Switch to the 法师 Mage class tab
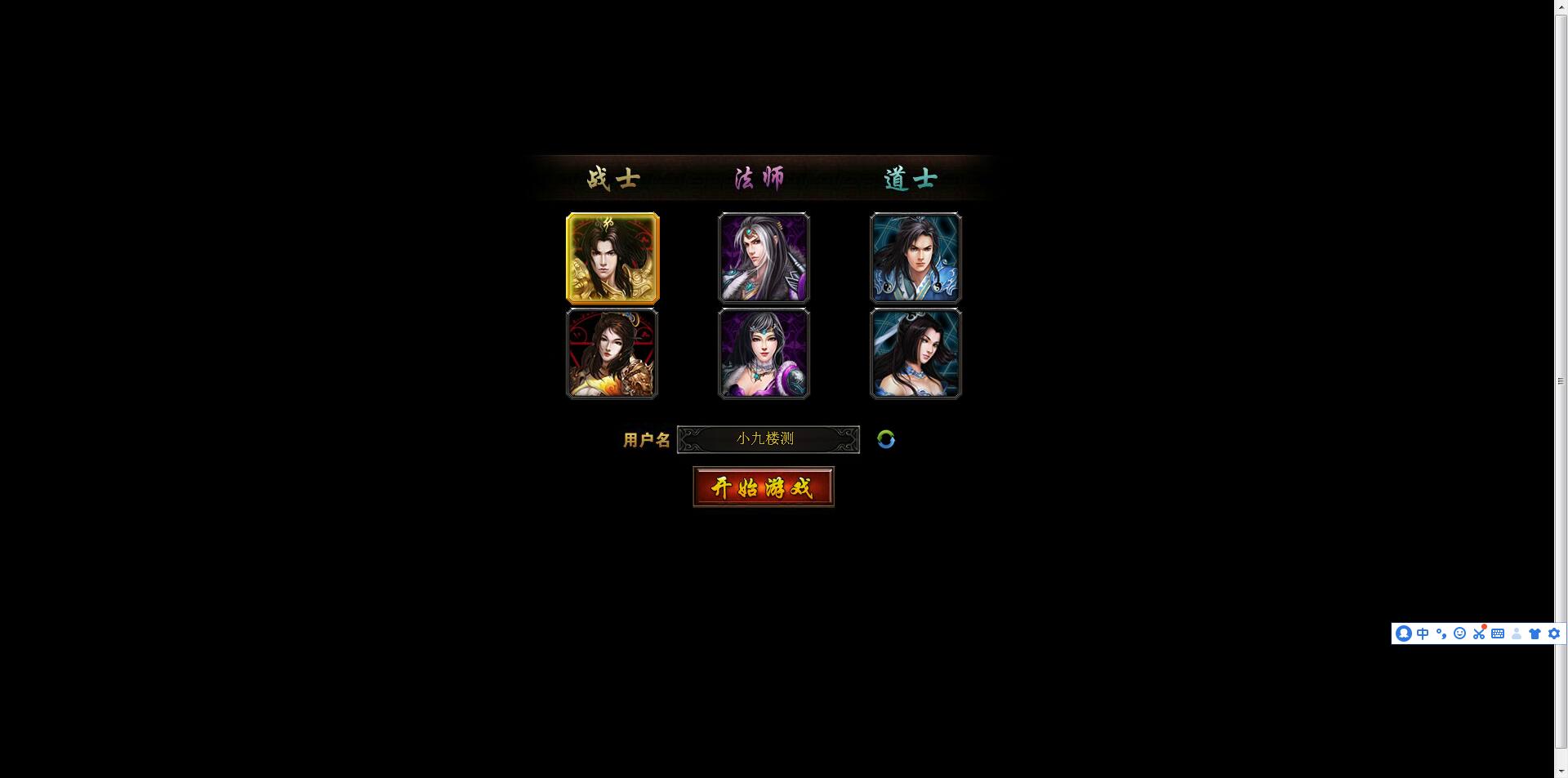The height and width of the screenshot is (778, 1568). 759,178
